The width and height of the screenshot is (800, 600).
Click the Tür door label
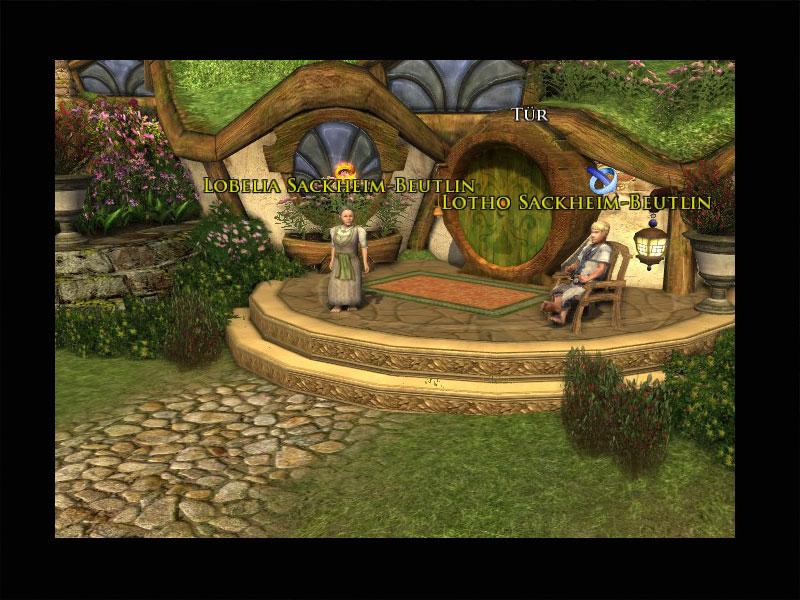(x=529, y=115)
